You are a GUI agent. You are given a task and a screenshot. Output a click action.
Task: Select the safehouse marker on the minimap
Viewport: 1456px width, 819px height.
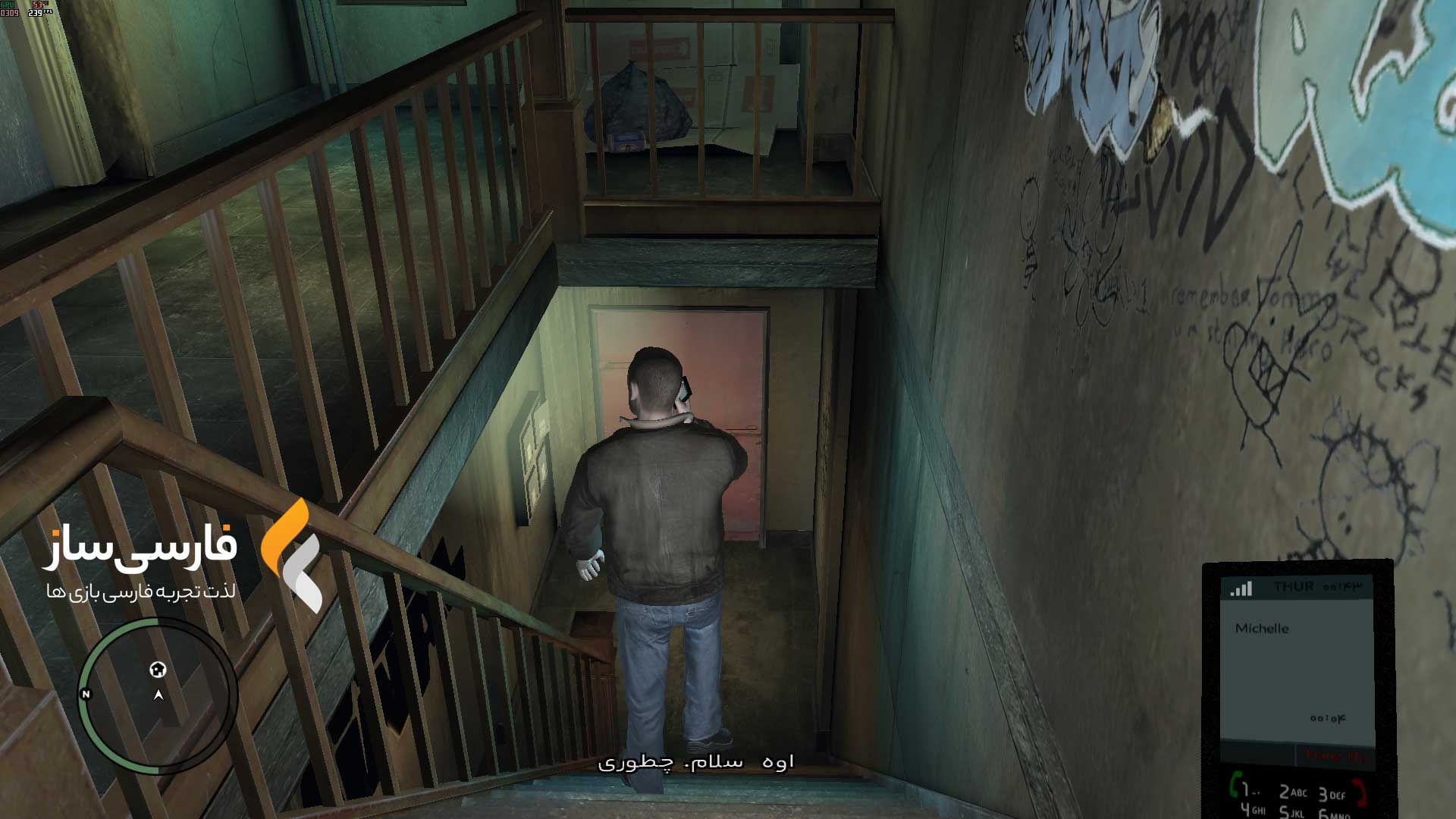(158, 670)
